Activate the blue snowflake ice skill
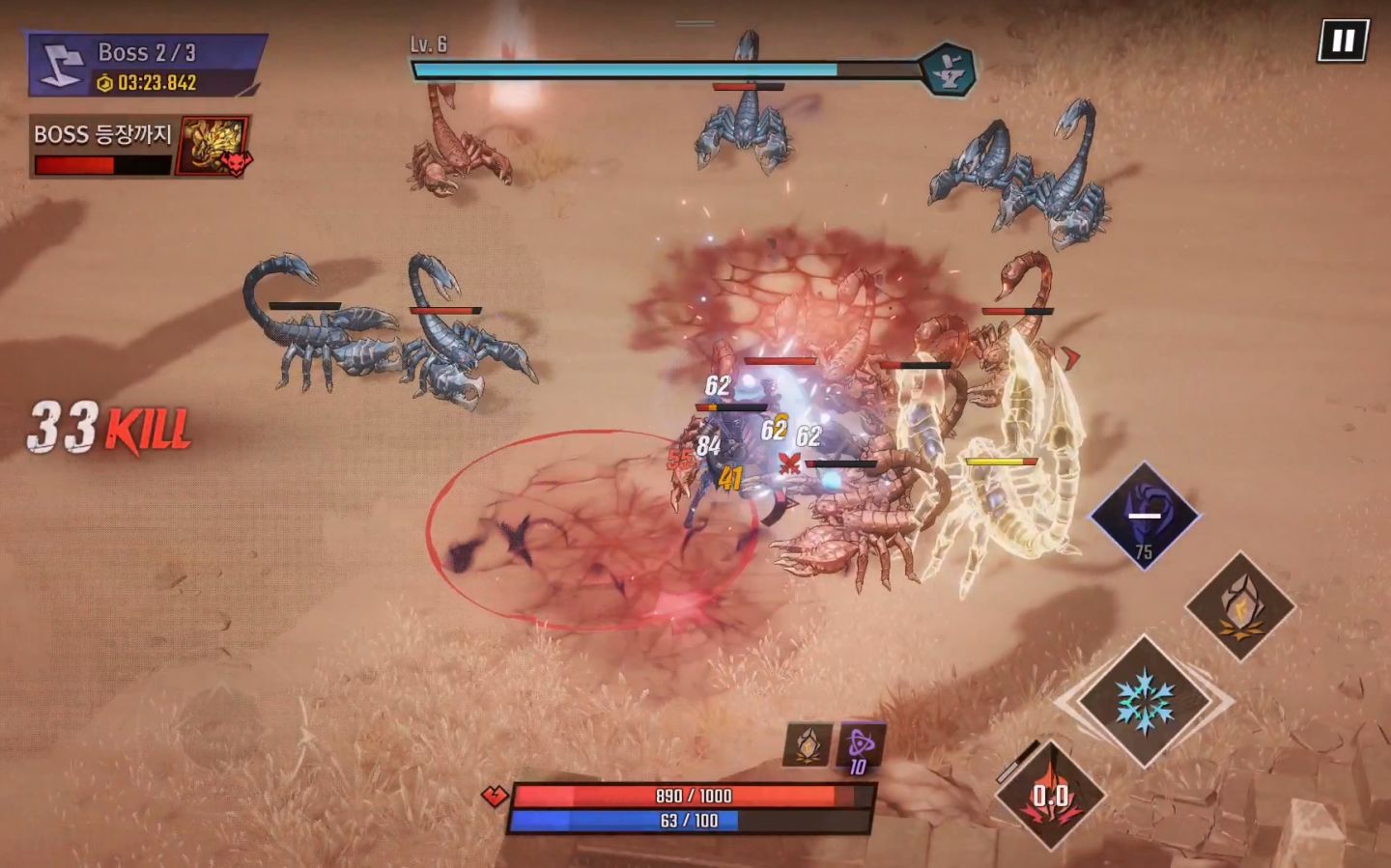This screenshot has width=1391, height=868. (x=1145, y=701)
